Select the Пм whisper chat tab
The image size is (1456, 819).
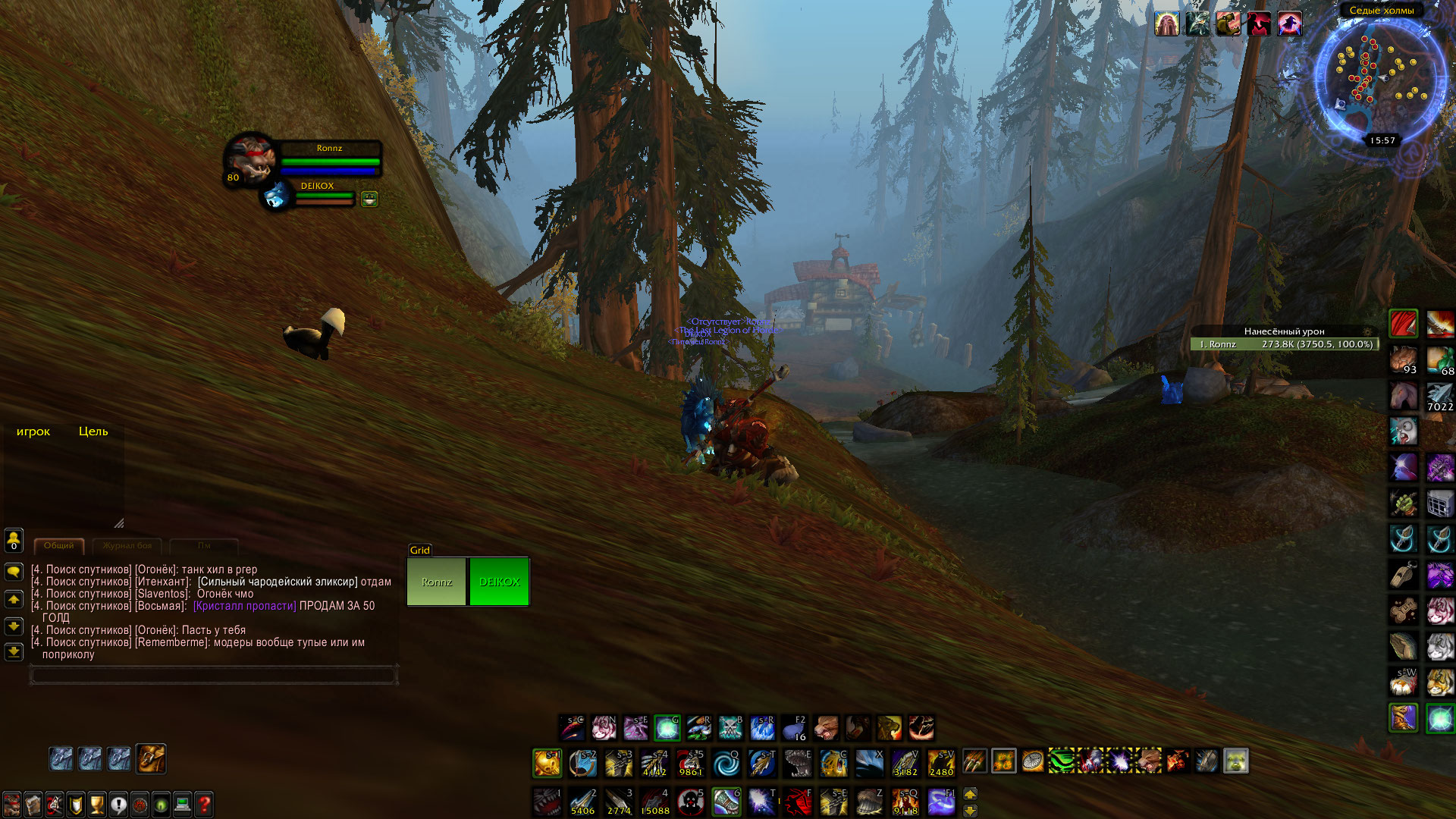click(204, 546)
